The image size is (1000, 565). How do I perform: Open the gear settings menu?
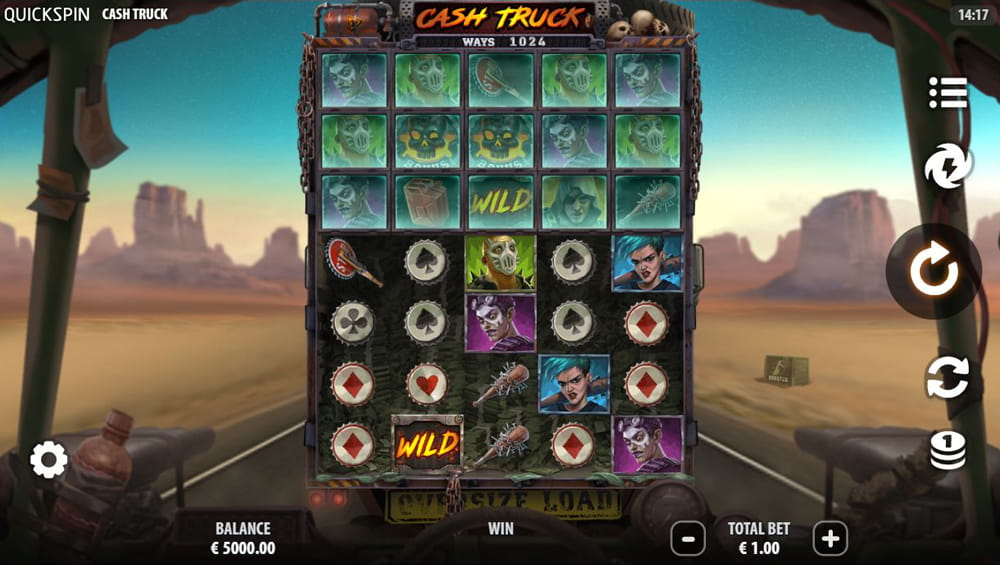coord(48,459)
